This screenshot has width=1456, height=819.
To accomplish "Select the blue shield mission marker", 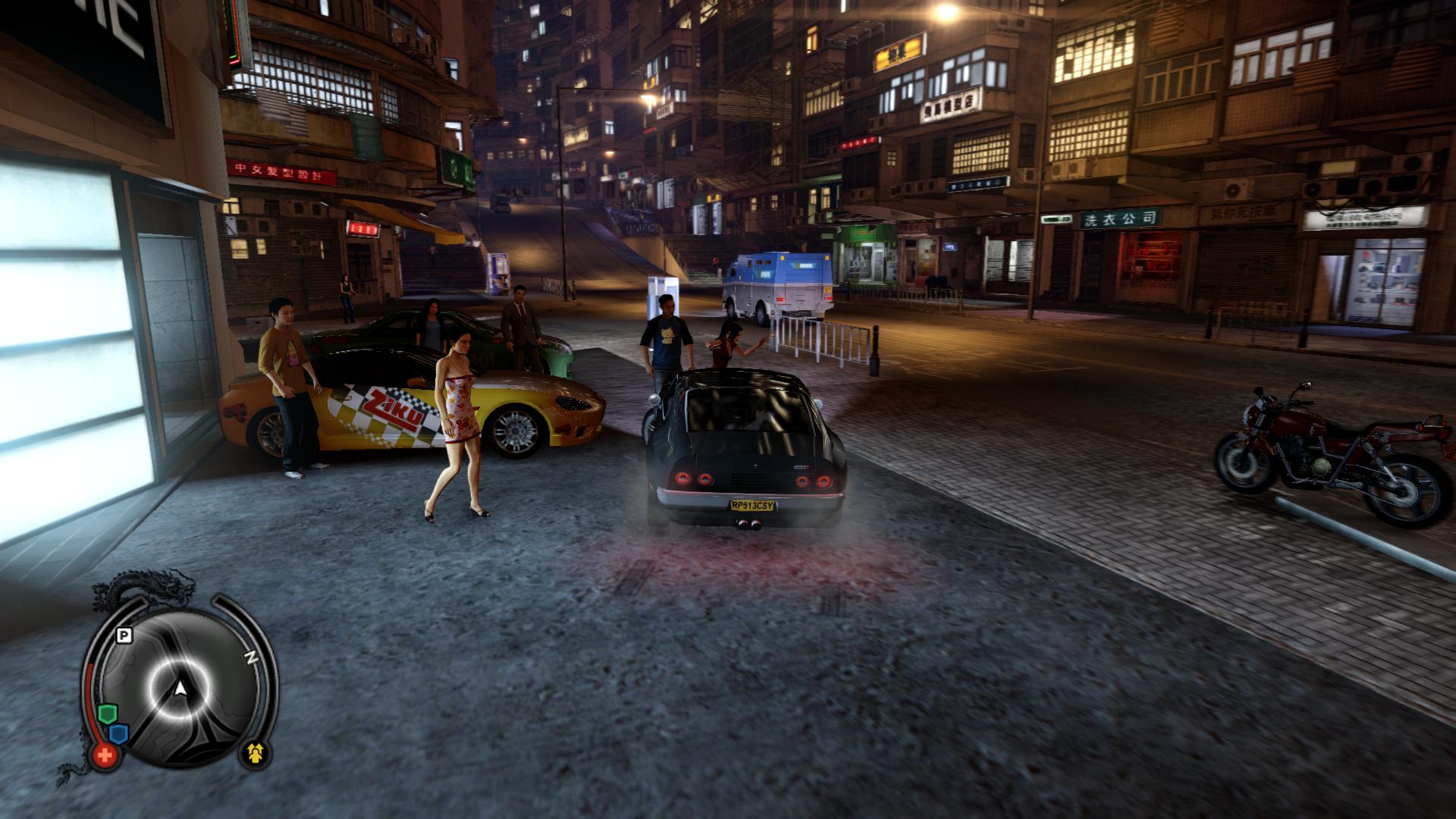I will click(x=118, y=734).
